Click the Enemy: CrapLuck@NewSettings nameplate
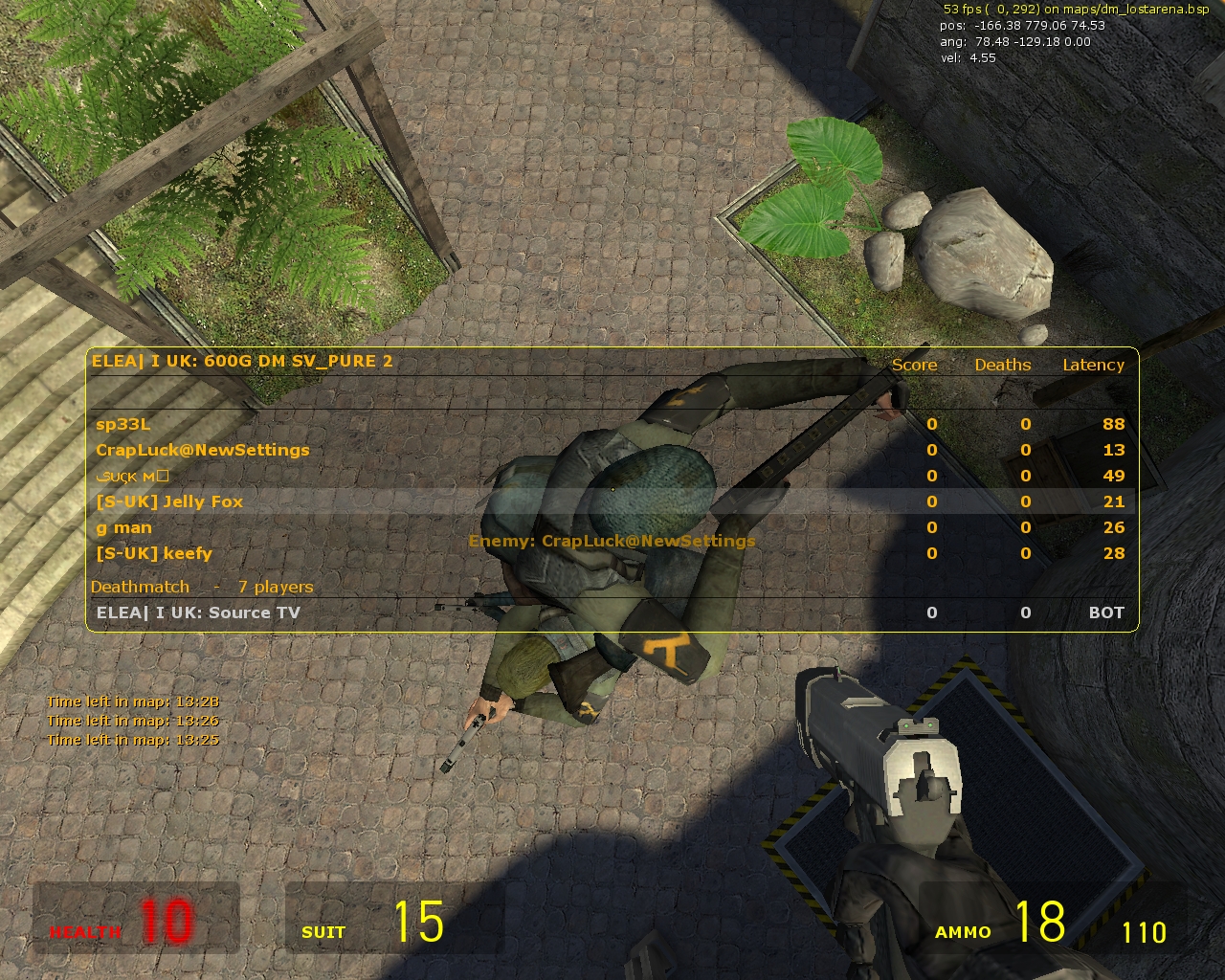The height and width of the screenshot is (980, 1225). tap(612, 541)
